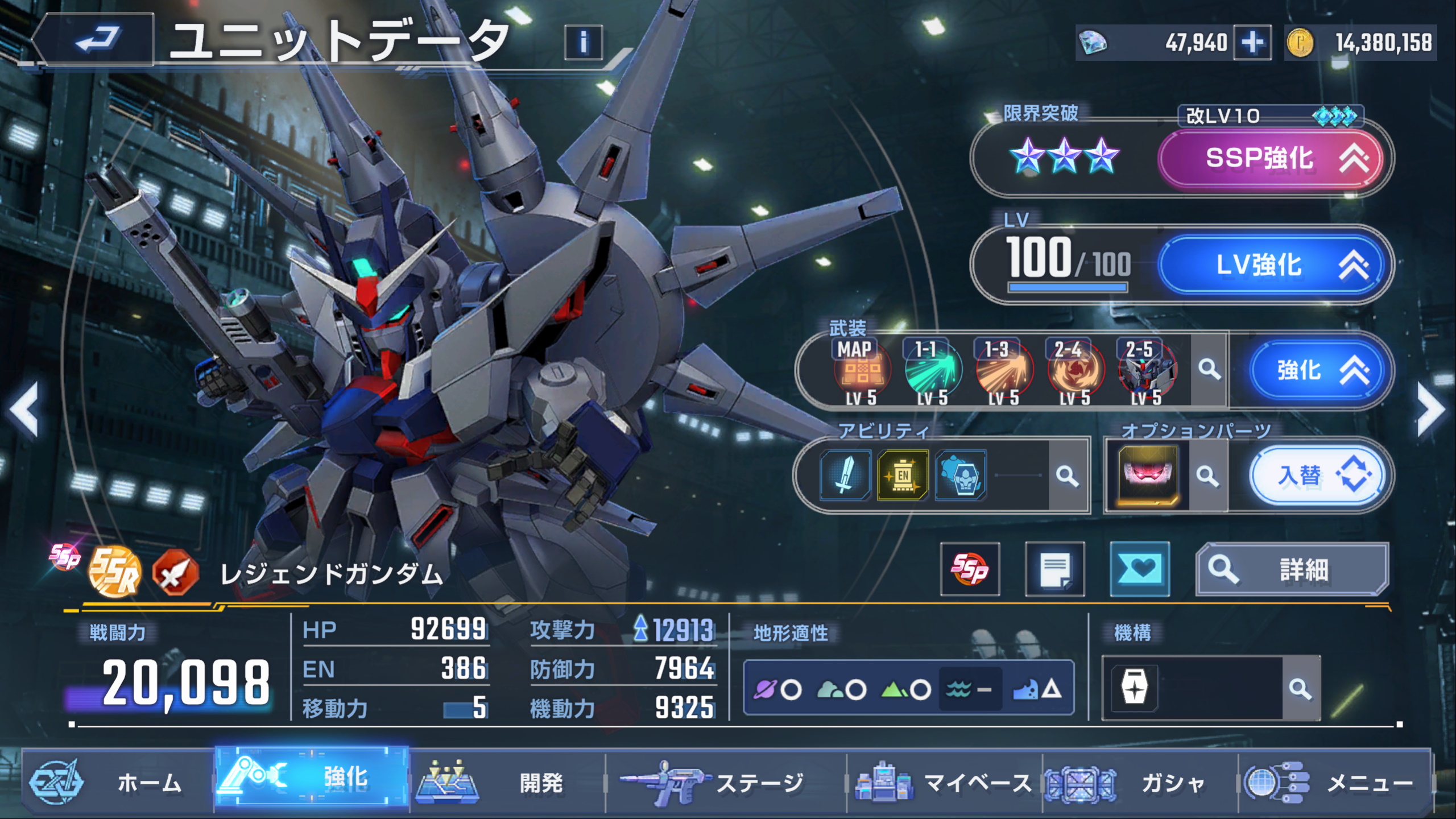Open the unit data info icon
This screenshot has height=819, width=1456.
pos(583,42)
